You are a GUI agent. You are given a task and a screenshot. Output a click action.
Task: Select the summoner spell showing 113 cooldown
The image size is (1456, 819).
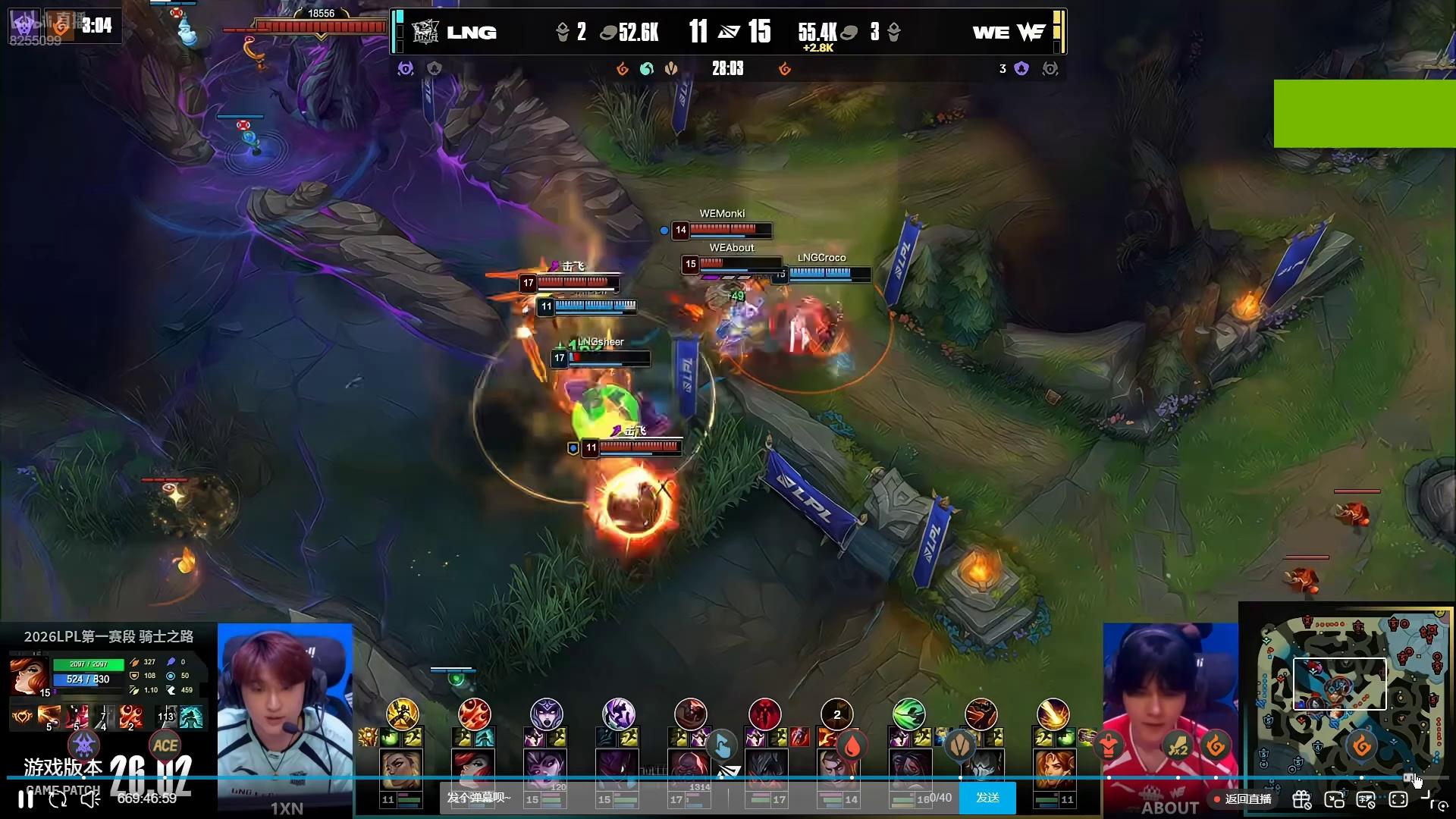pyautogui.click(x=165, y=717)
